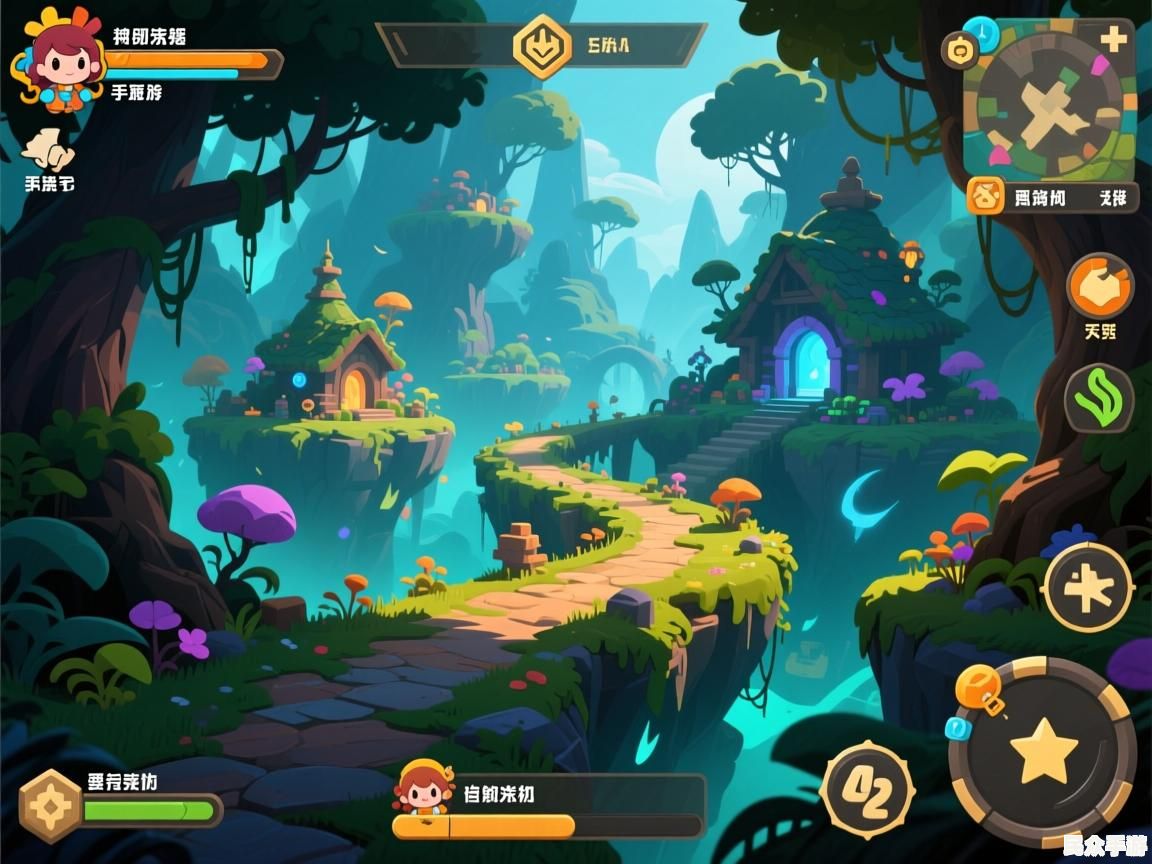This screenshot has height=864, width=1152.
Task: Click the plus button above the minimap
Action: (x=1113, y=39)
